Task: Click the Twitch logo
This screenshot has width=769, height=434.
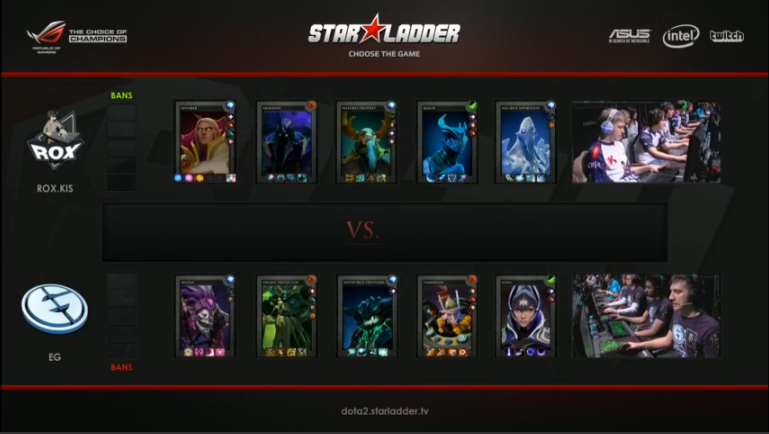Action: 726,36
